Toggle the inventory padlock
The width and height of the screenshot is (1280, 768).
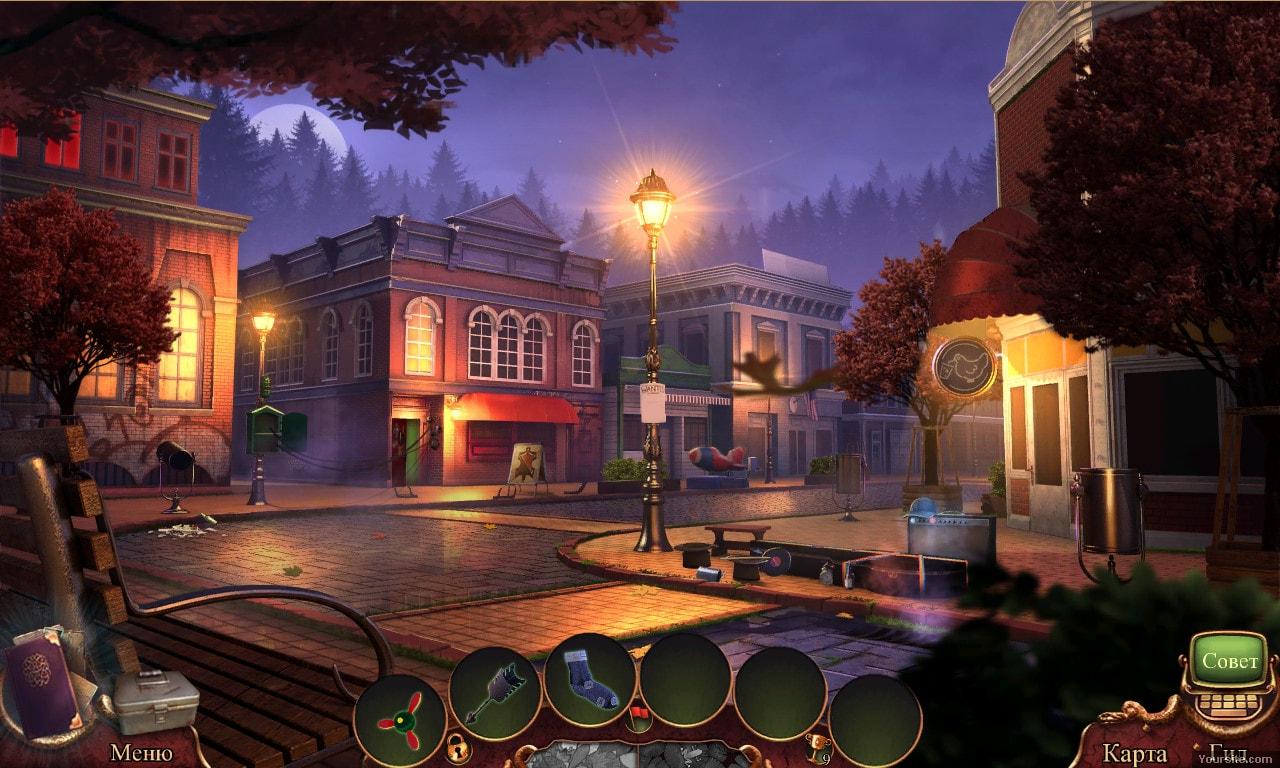coord(457,746)
